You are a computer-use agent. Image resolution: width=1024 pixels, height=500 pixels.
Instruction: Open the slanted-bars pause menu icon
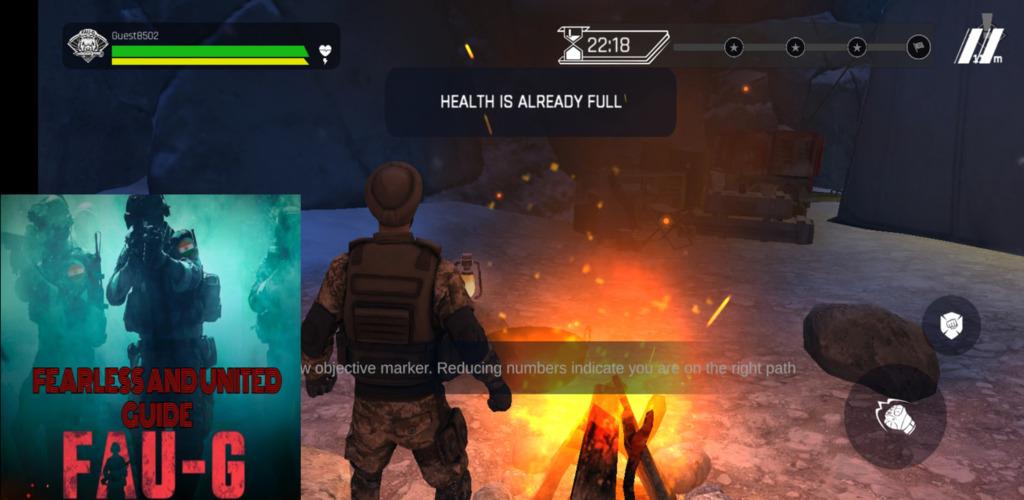979,45
